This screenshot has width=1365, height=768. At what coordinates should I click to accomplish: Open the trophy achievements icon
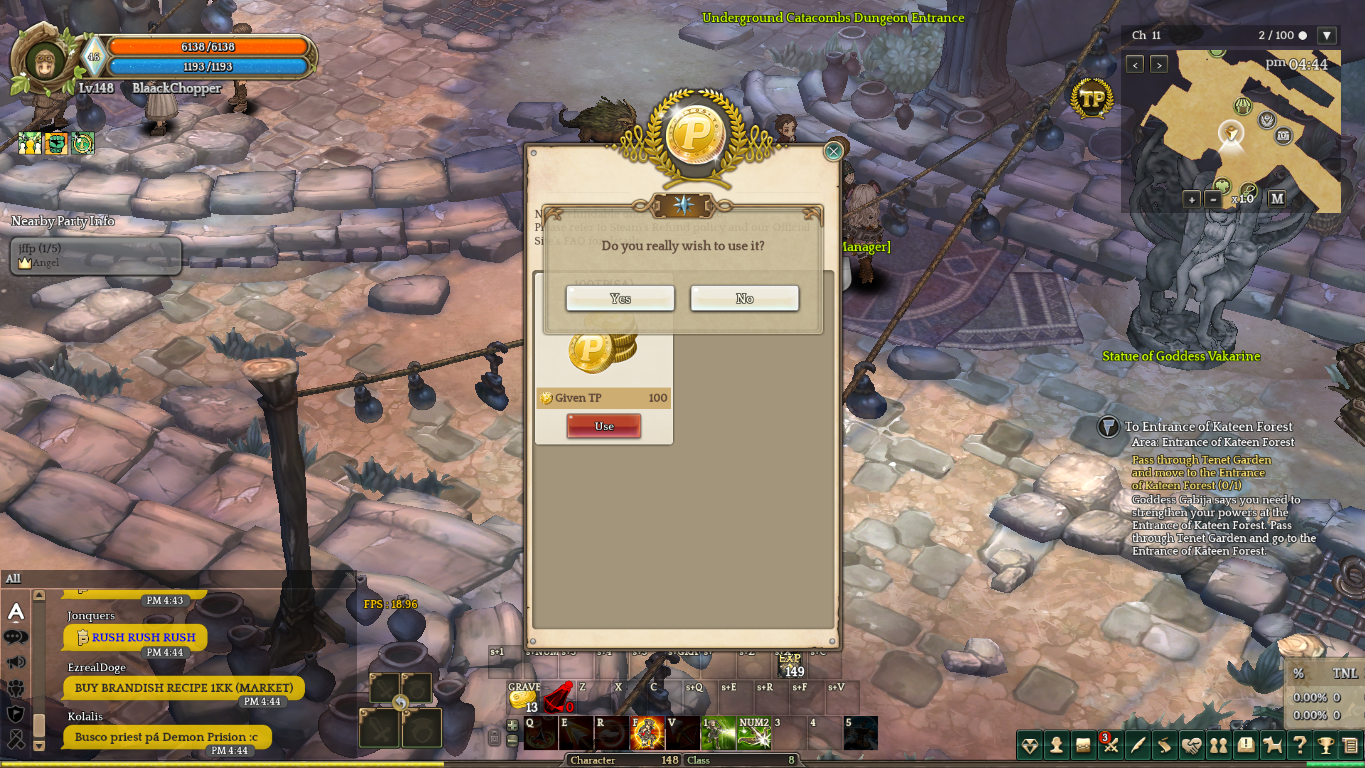pyautogui.click(x=1326, y=745)
